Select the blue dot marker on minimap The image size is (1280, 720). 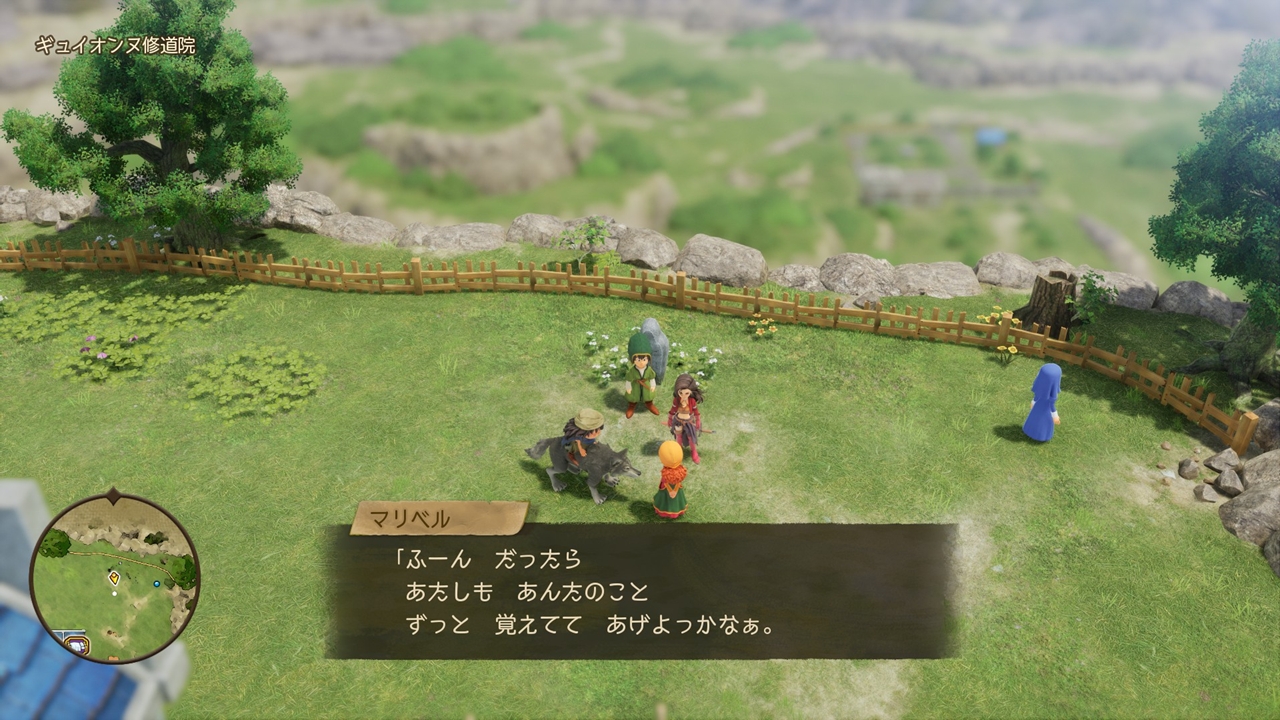(157, 582)
